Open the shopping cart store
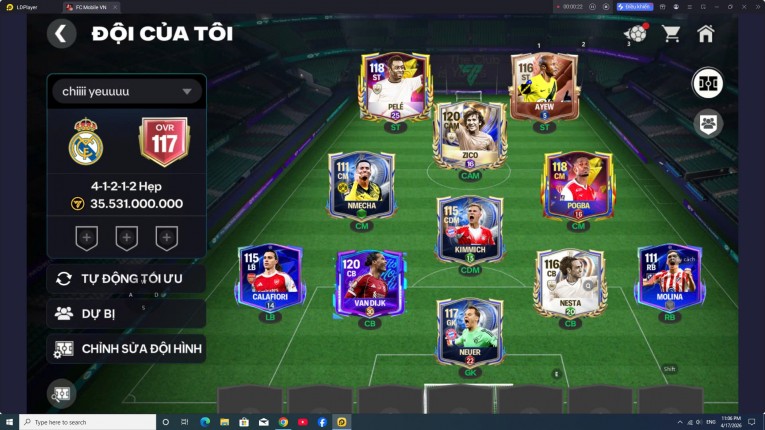This screenshot has width=765, height=430. coord(671,33)
